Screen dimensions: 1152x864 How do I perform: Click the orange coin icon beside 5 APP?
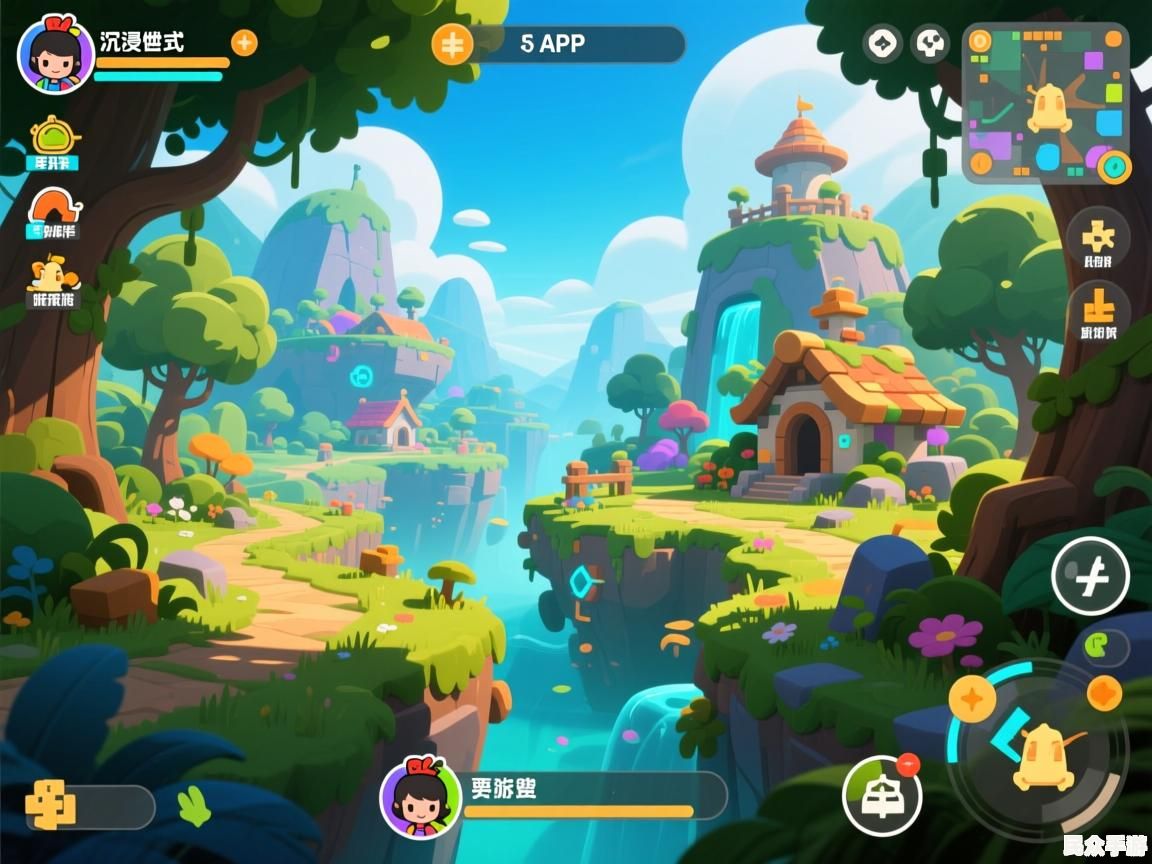point(452,44)
